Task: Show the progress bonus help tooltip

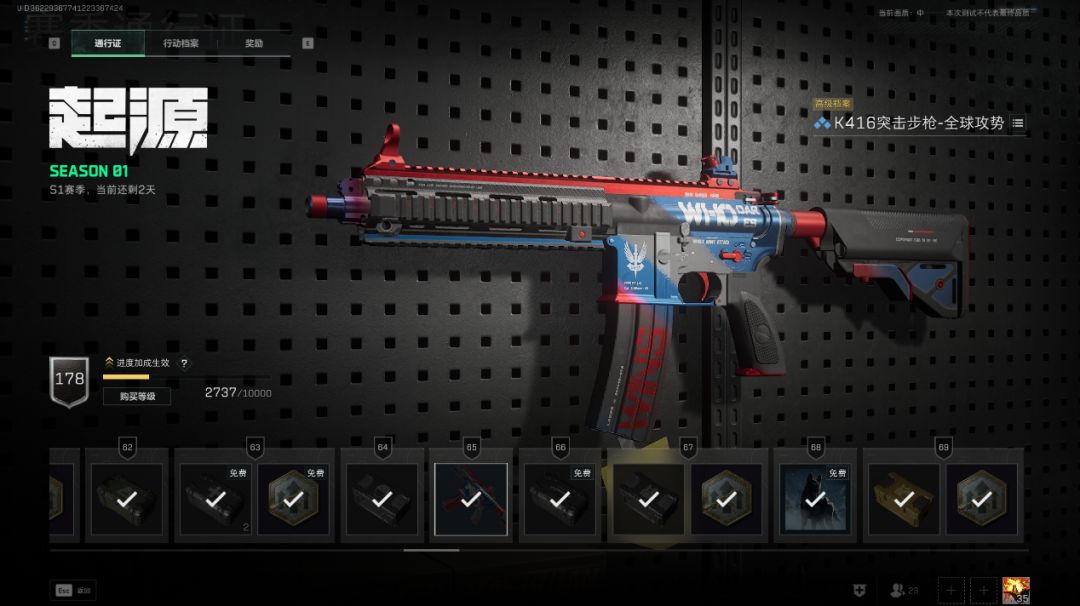Action: (x=184, y=363)
